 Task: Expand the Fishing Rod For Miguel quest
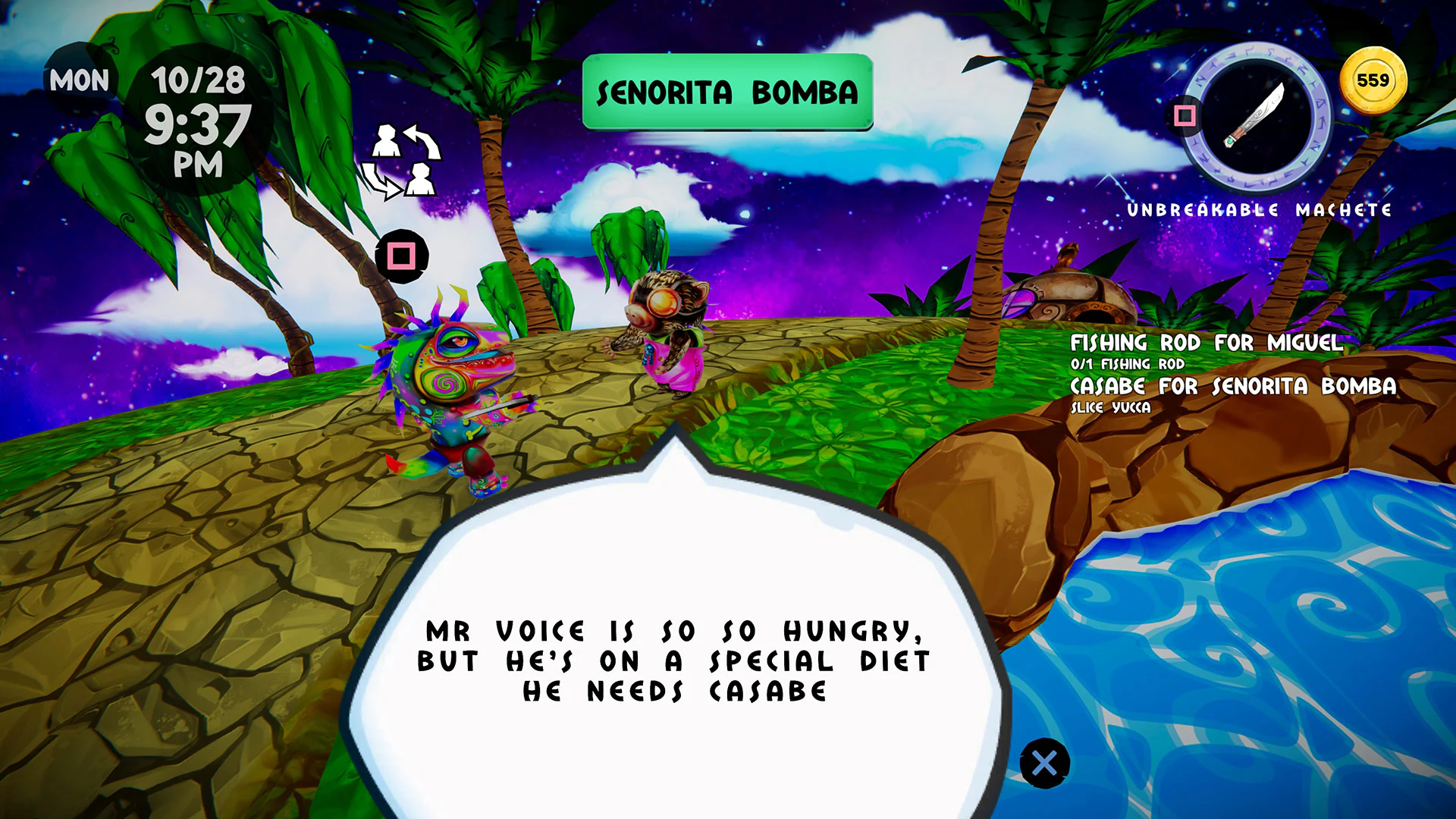tap(1205, 344)
